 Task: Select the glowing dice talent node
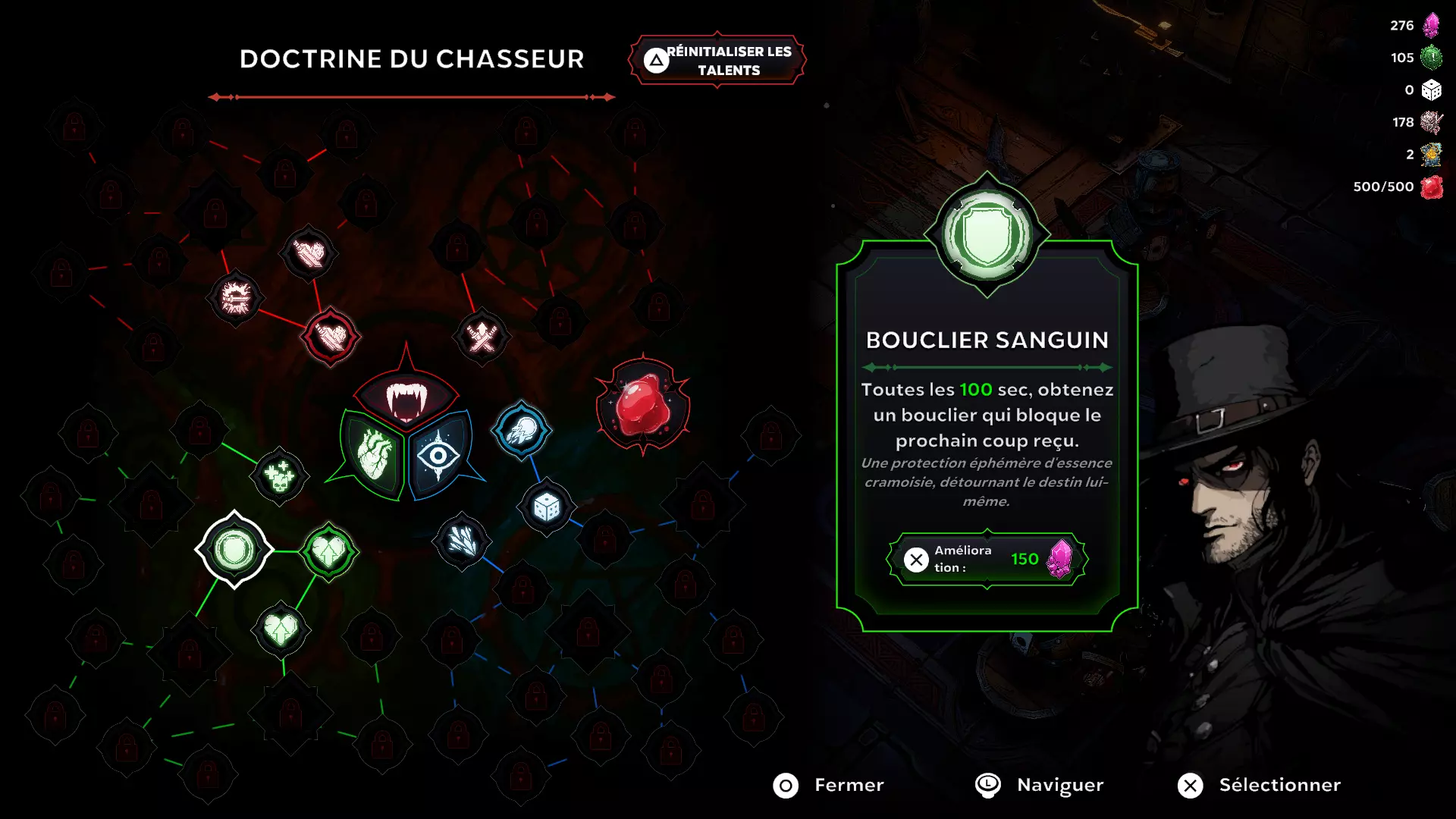pos(545,510)
